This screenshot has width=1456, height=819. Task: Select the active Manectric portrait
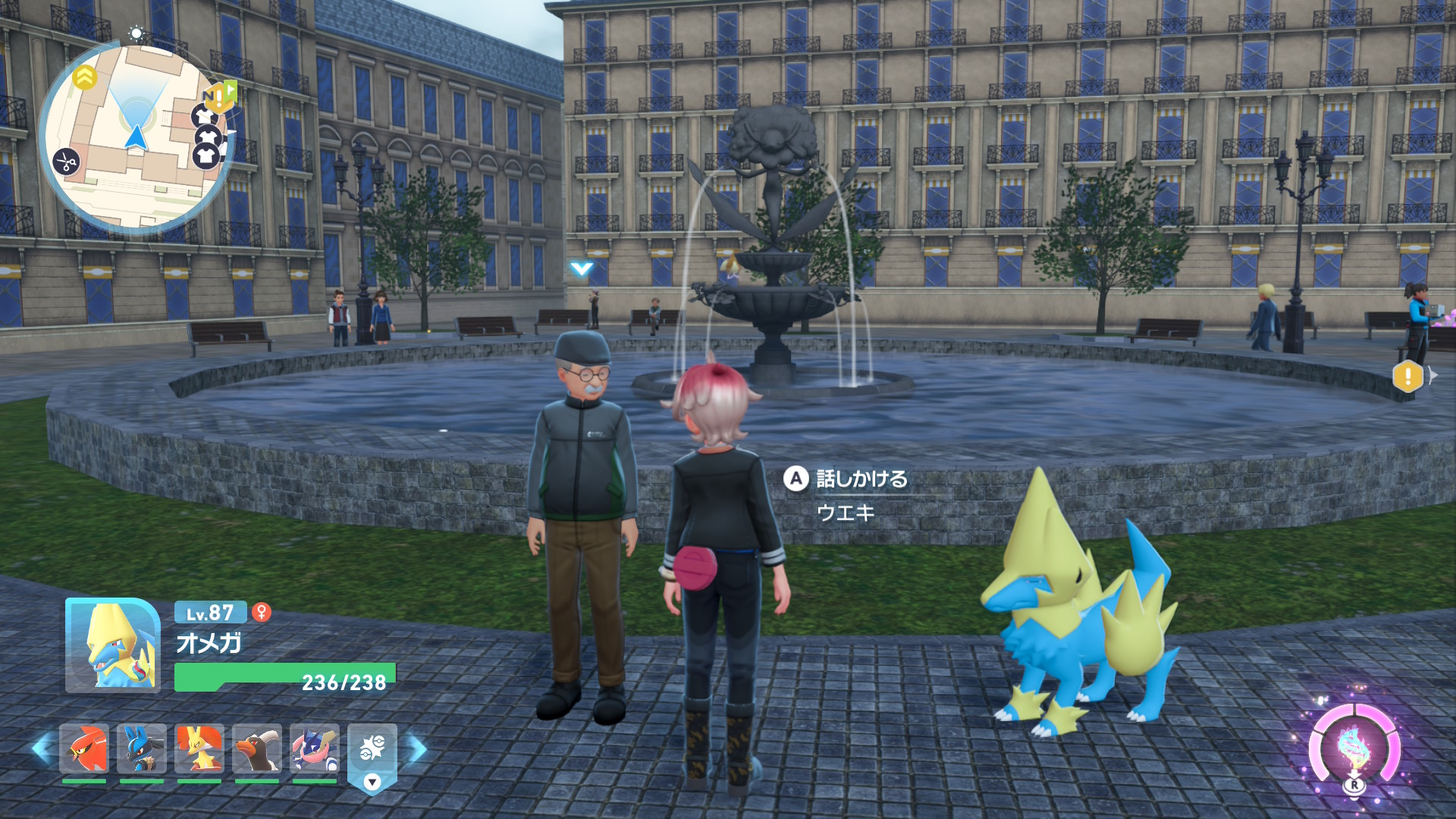pos(112,645)
